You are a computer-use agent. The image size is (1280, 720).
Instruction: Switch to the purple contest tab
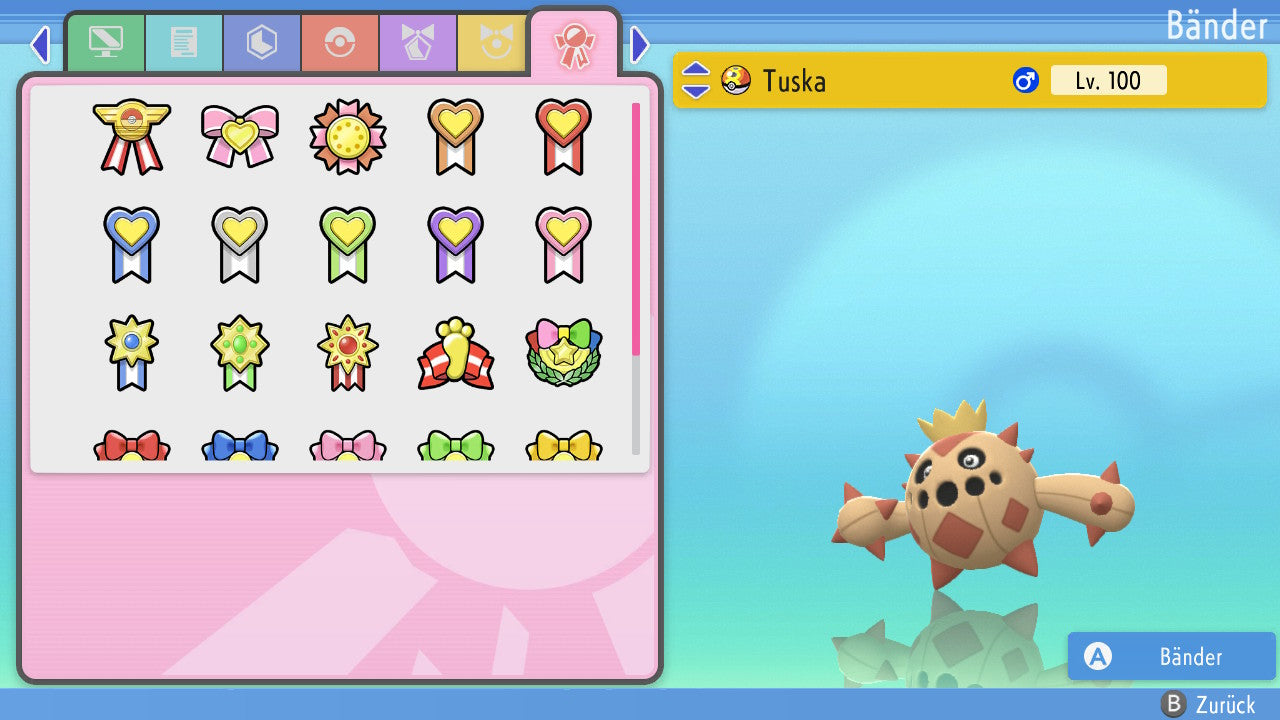coord(418,42)
